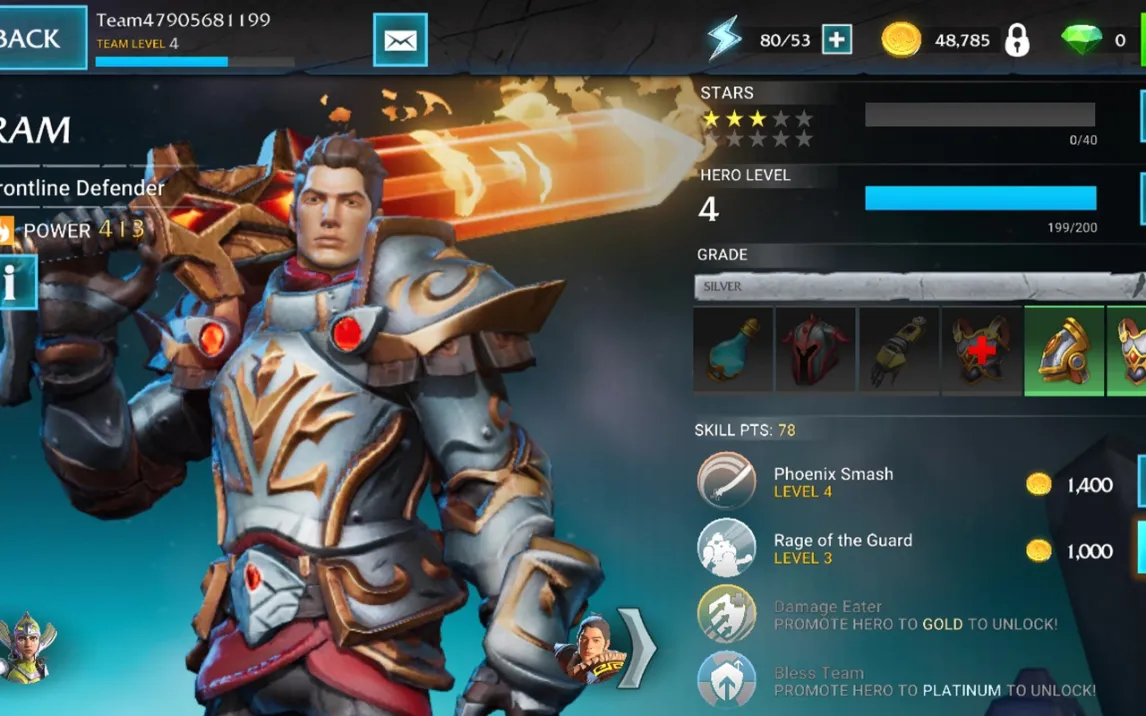The width and height of the screenshot is (1146, 716).
Task: Open the mail envelope inbox
Action: tap(400, 40)
